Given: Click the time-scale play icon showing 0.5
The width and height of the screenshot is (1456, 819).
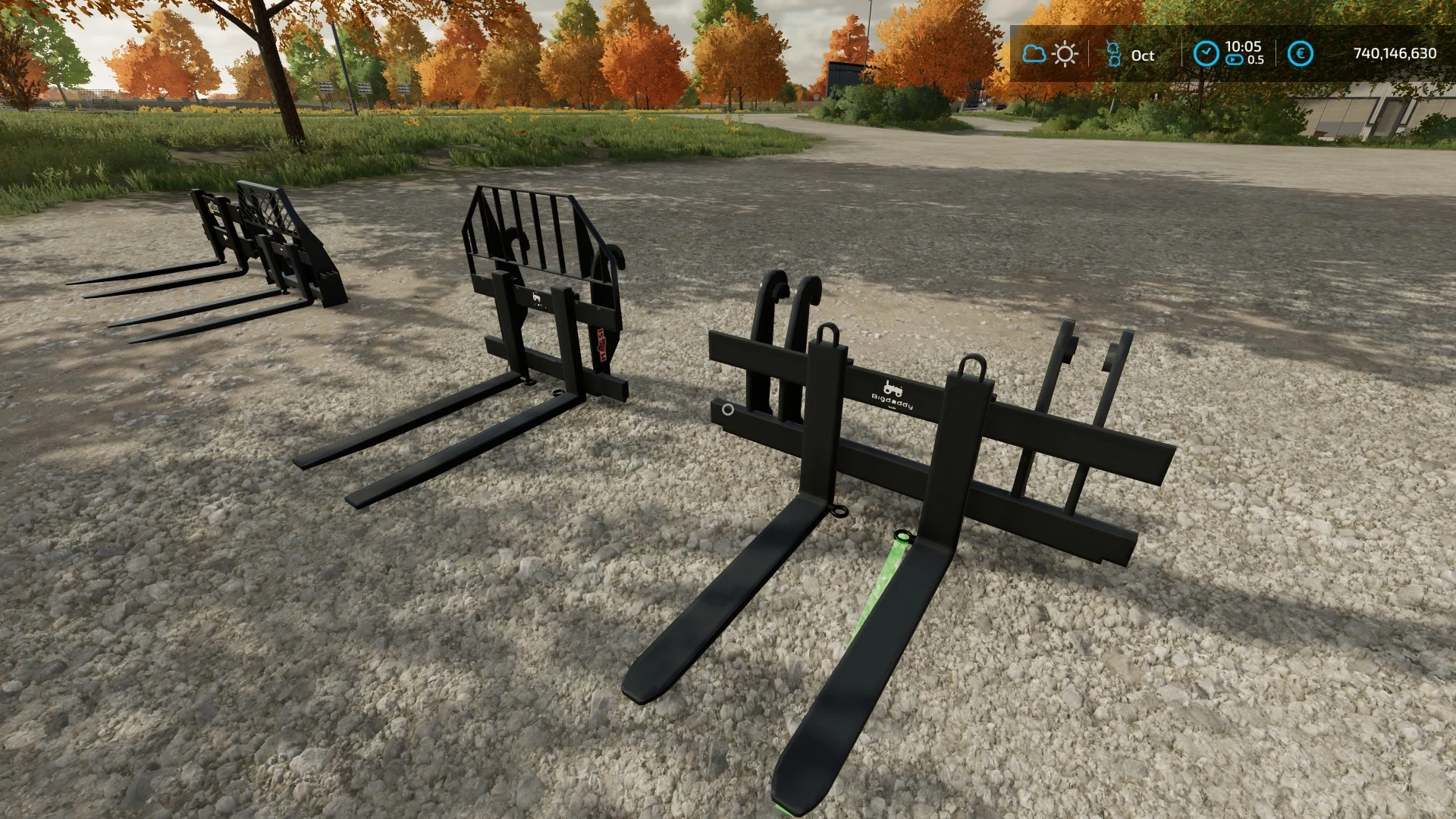Looking at the screenshot, I should click(x=1234, y=59).
